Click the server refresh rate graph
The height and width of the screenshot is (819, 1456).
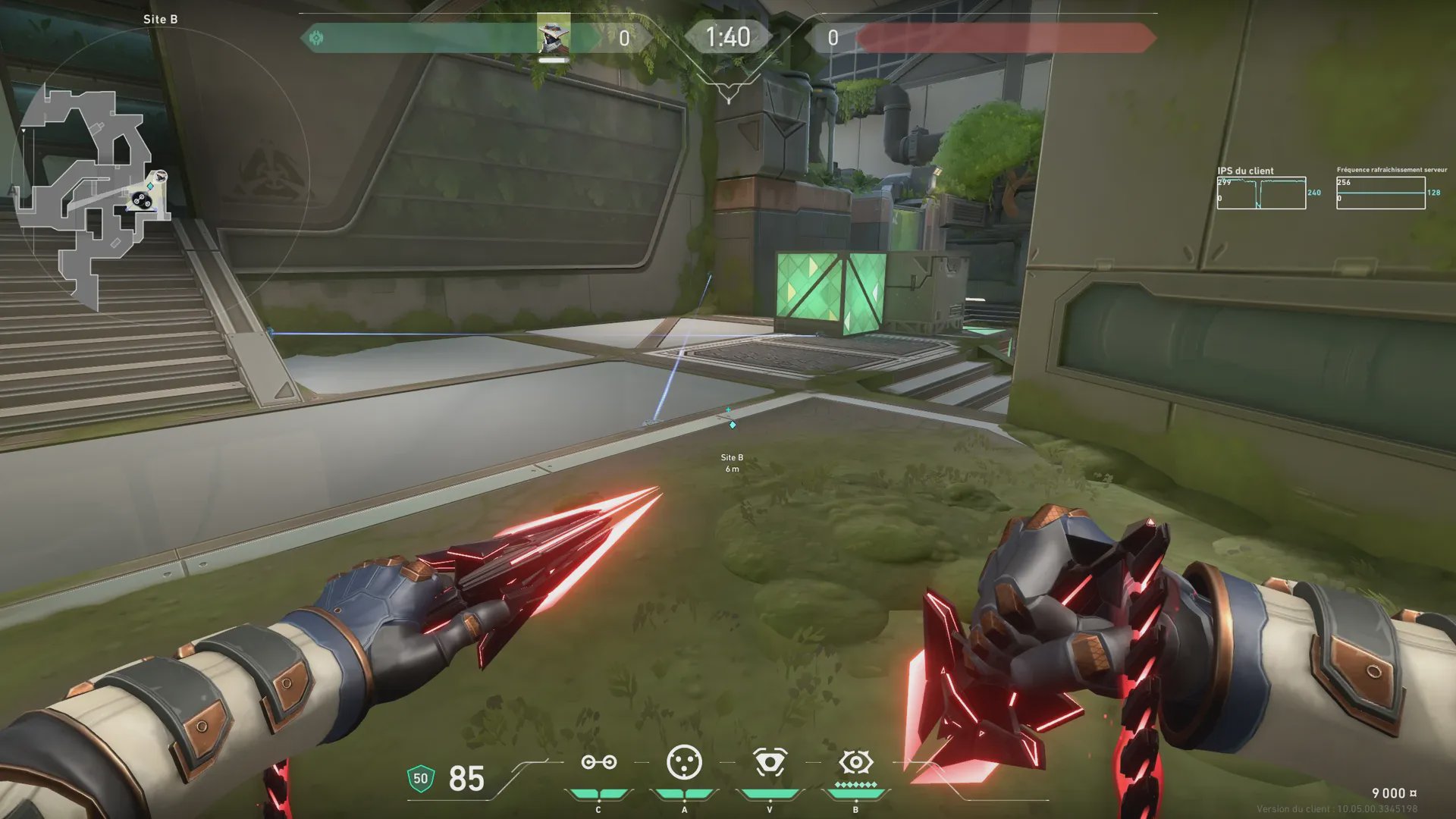tap(1380, 193)
